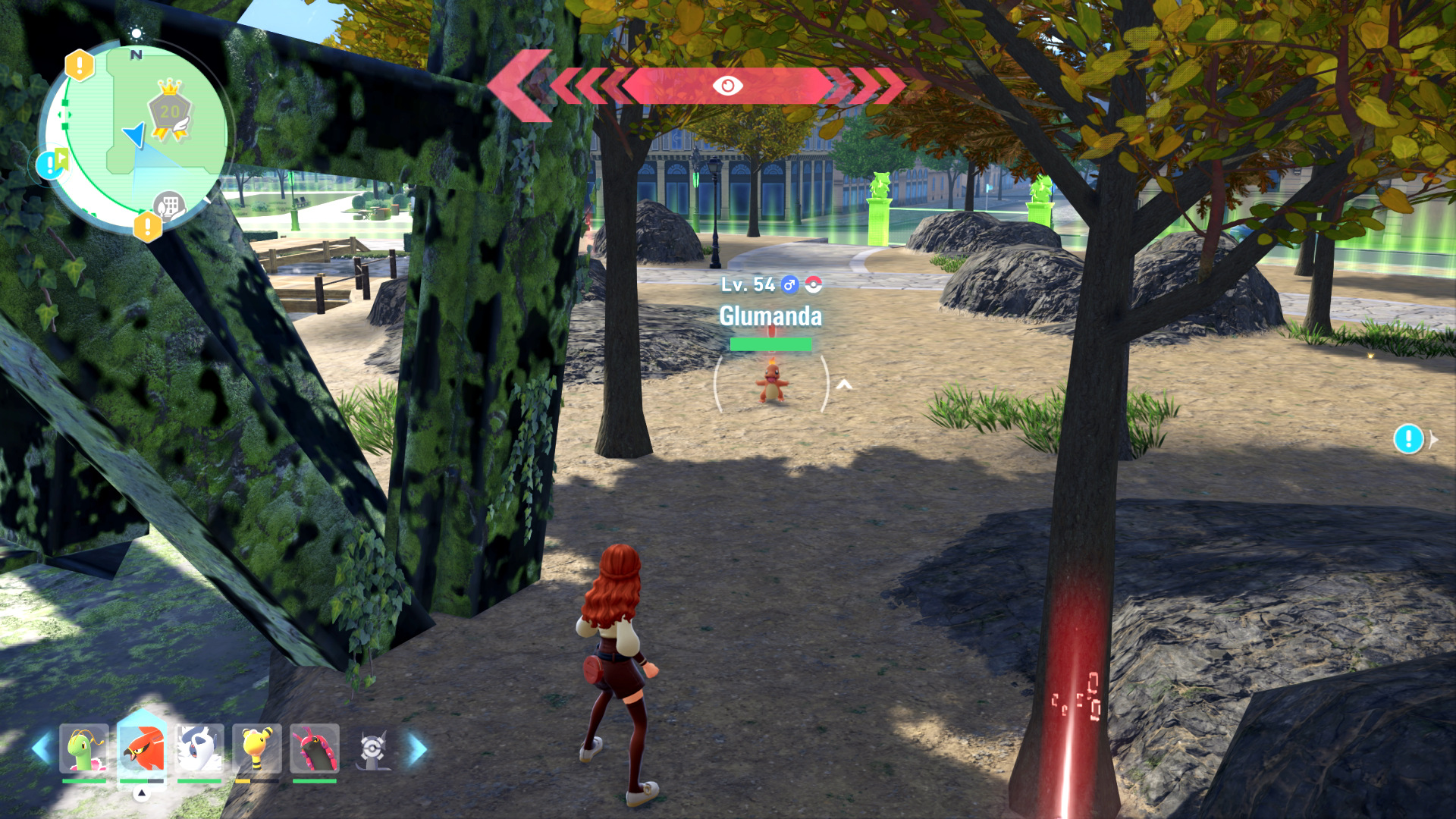Viewport: 1456px width, 819px height.
Task: Click the left arrow of the party bar
Action: pyautogui.click(x=42, y=748)
